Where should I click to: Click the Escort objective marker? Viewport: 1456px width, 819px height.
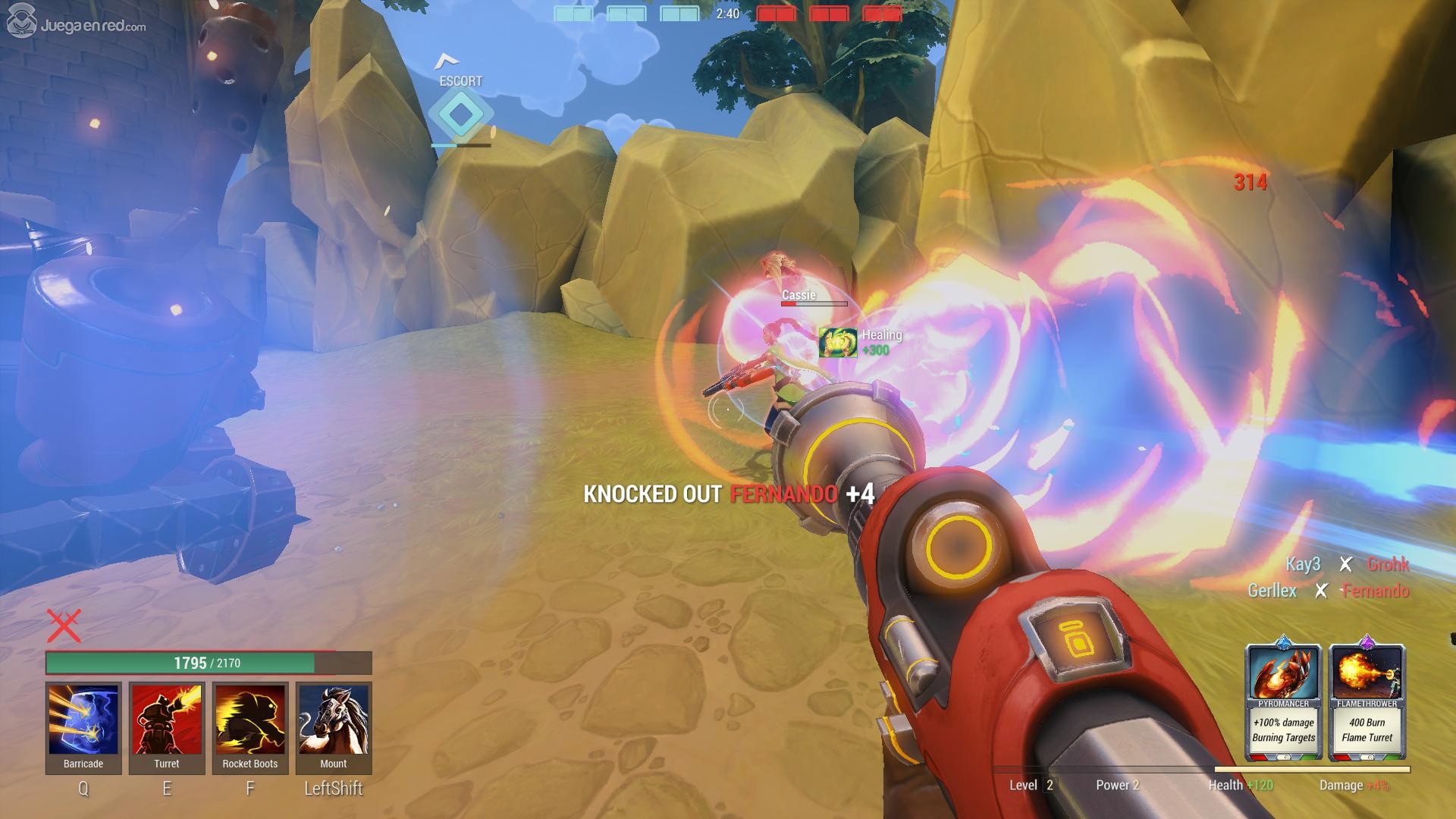pyautogui.click(x=460, y=114)
